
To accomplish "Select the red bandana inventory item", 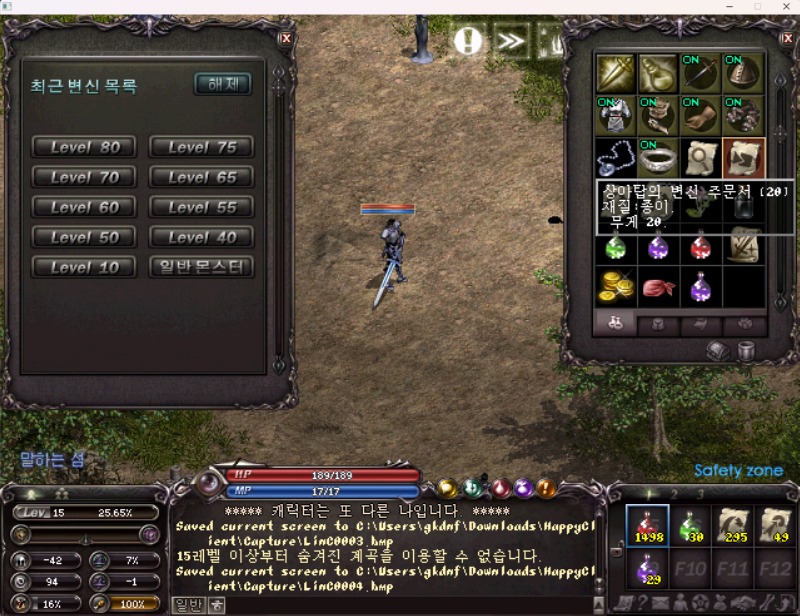I will pyautogui.click(x=658, y=286).
